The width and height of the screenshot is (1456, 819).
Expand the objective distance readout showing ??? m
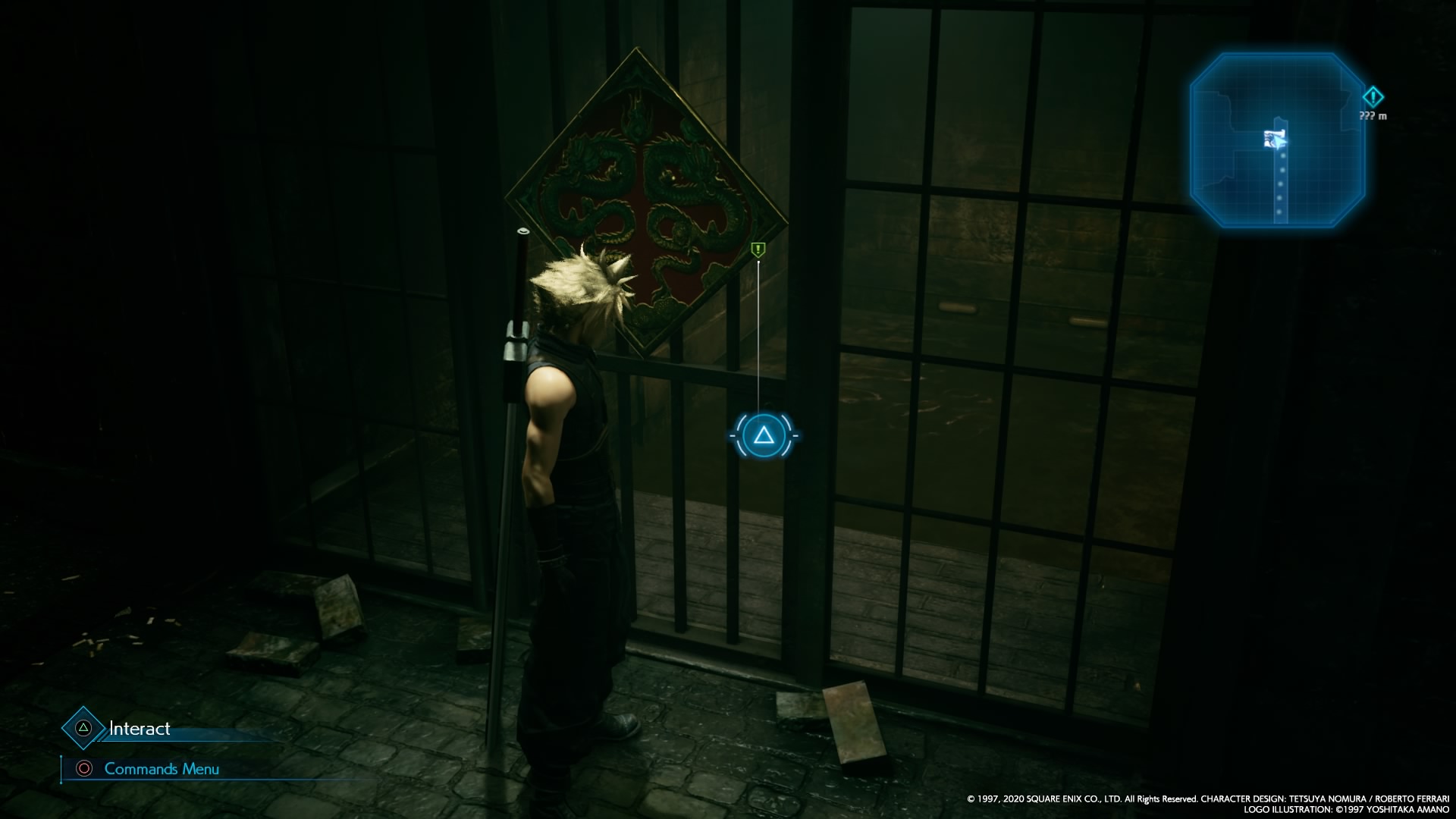coord(1373,115)
